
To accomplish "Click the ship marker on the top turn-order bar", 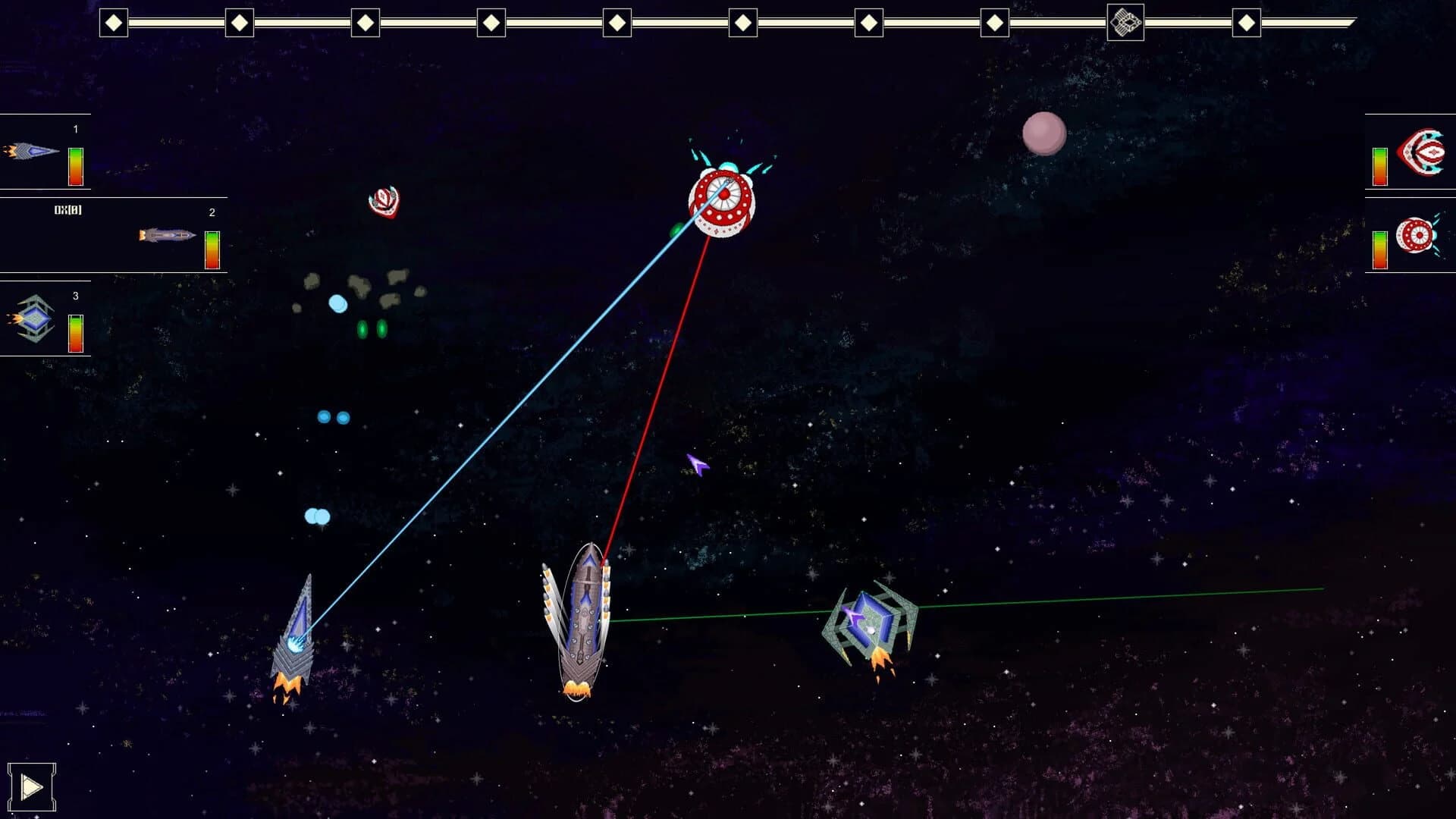I will click(x=1126, y=23).
